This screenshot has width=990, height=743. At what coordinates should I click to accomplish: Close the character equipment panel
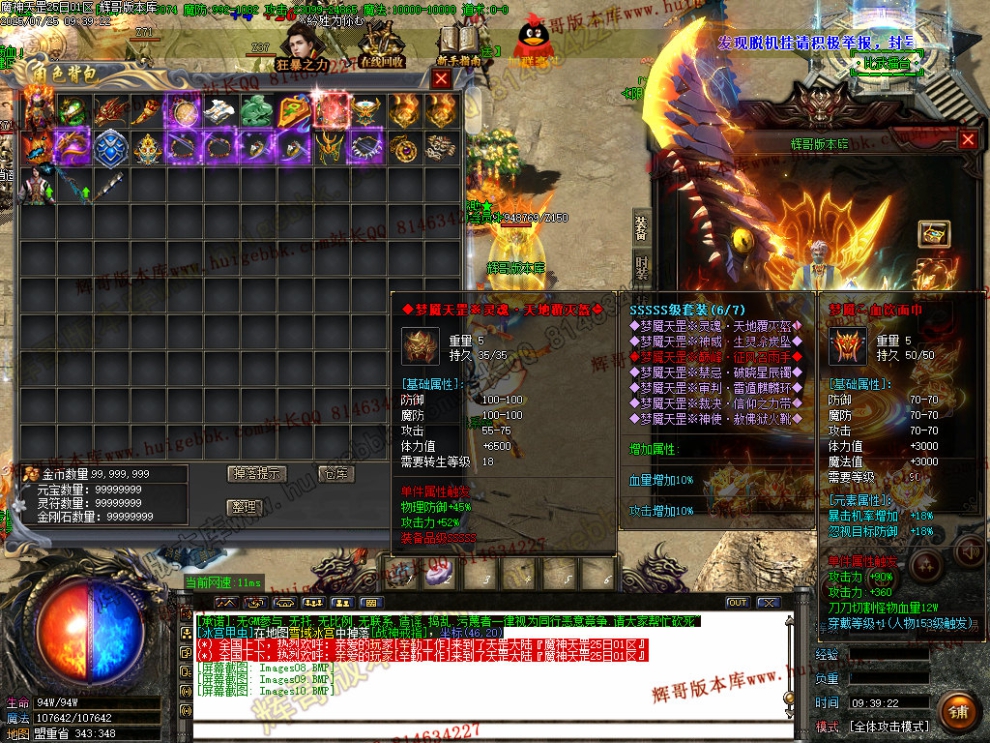(967, 140)
